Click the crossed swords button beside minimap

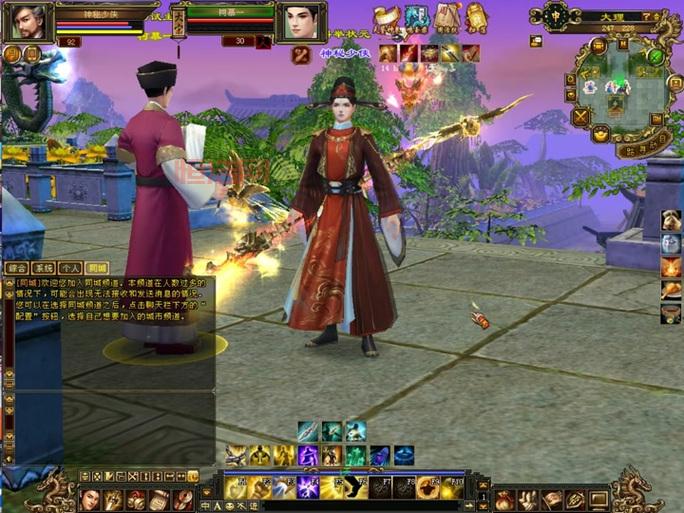click(579, 117)
